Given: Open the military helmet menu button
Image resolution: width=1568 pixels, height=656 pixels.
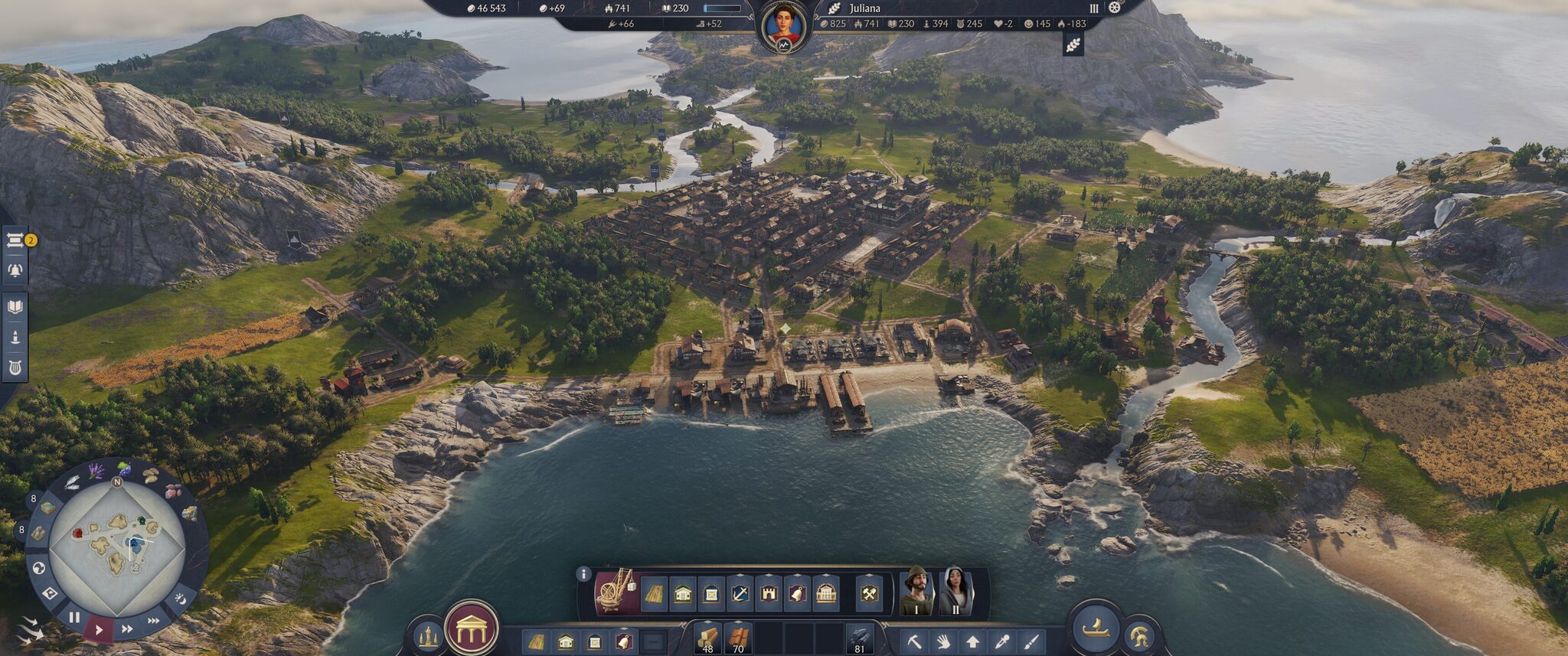Looking at the screenshot, I should 1138,636.
